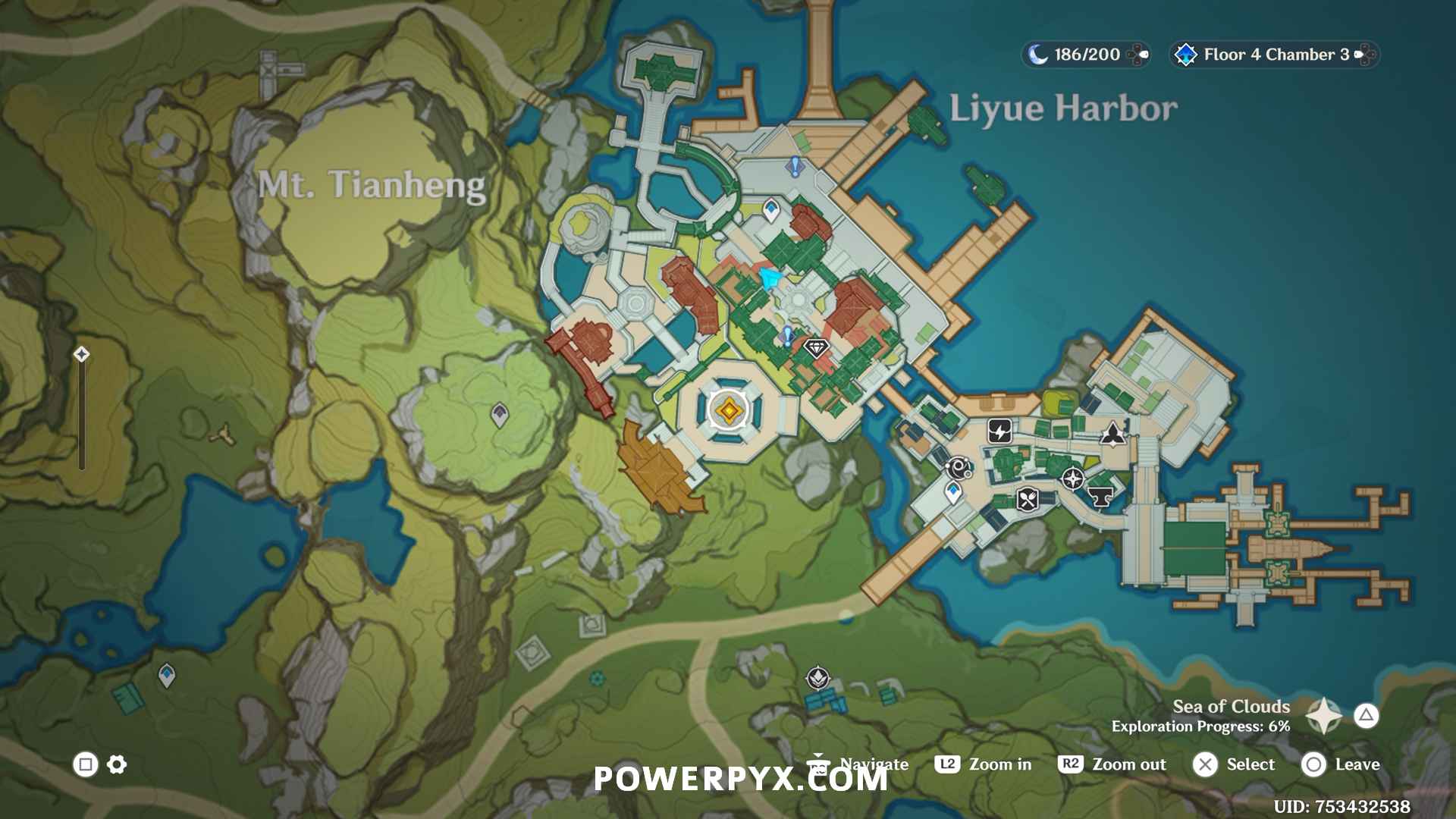Select the lightning bolt map marker
The width and height of the screenshot is (1456, 819).
coord(999,431)
